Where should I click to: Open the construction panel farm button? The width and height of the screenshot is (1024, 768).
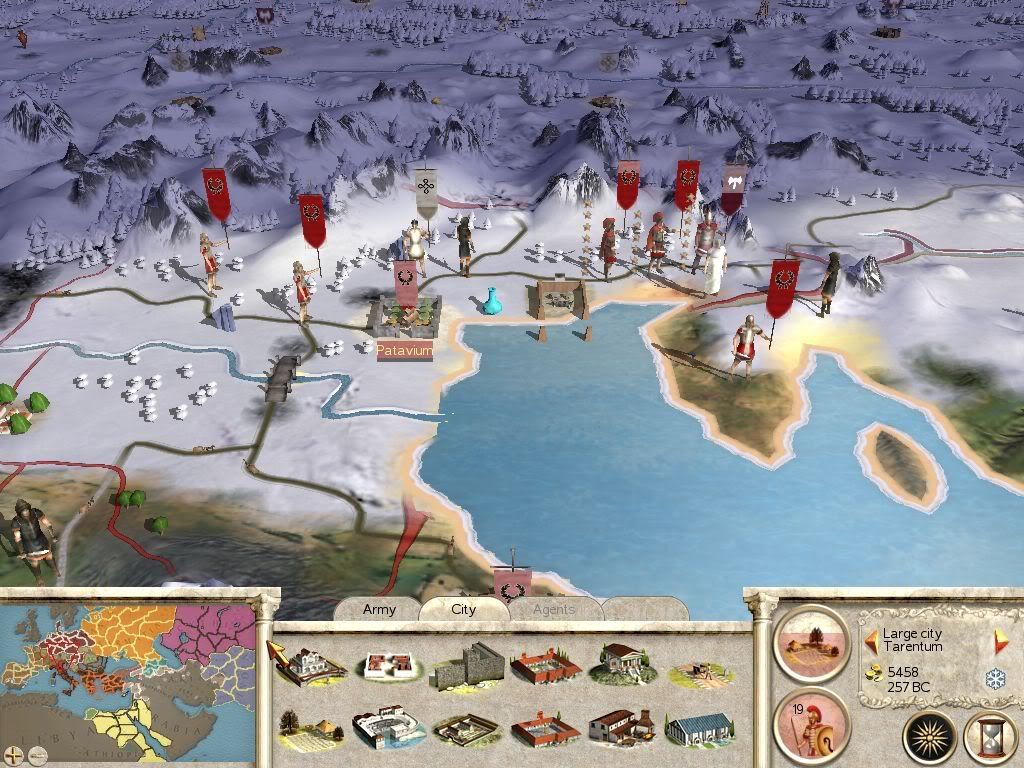811,641
